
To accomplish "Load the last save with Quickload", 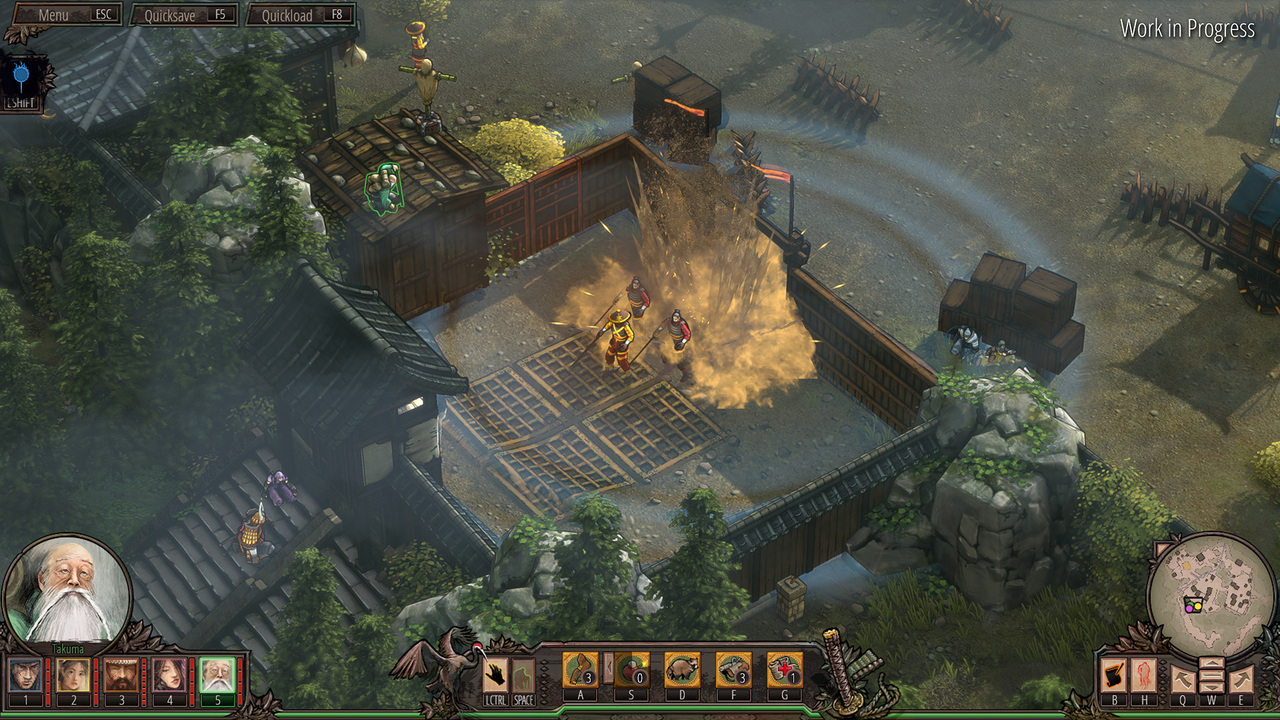I will pyautogui.click(x=300, y=15).
